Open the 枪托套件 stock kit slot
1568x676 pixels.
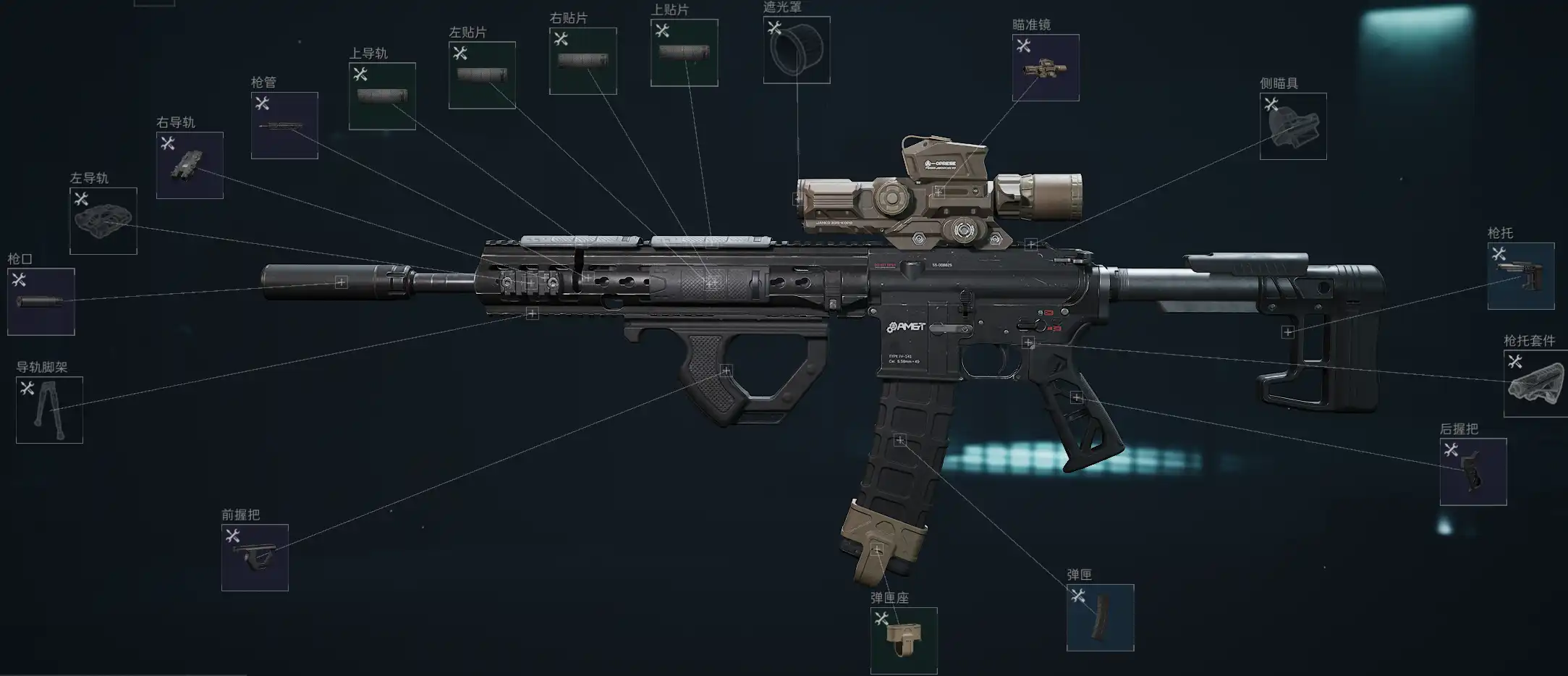click(x=1535, y=384)
